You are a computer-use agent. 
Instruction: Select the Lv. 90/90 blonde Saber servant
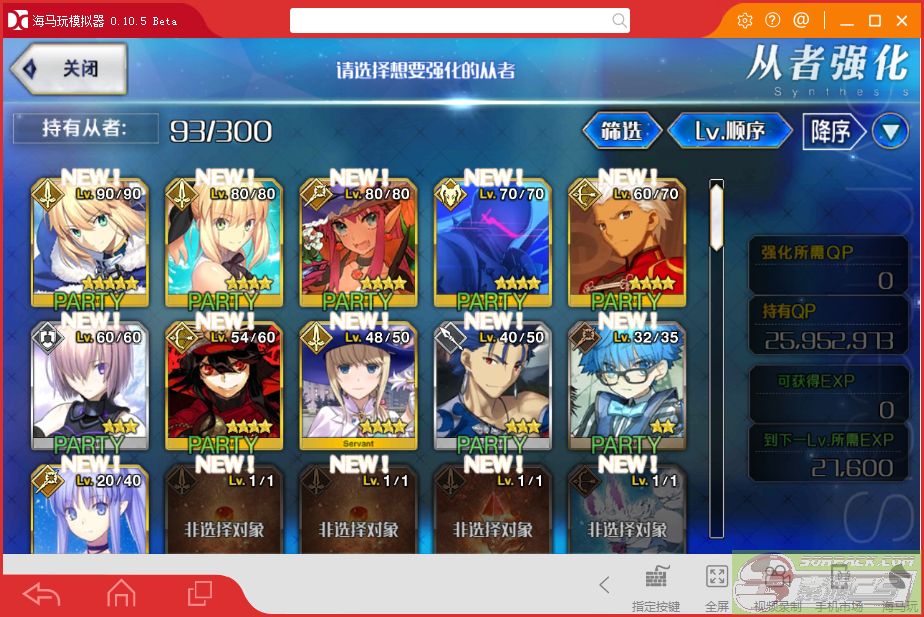[x=90, y=245]
